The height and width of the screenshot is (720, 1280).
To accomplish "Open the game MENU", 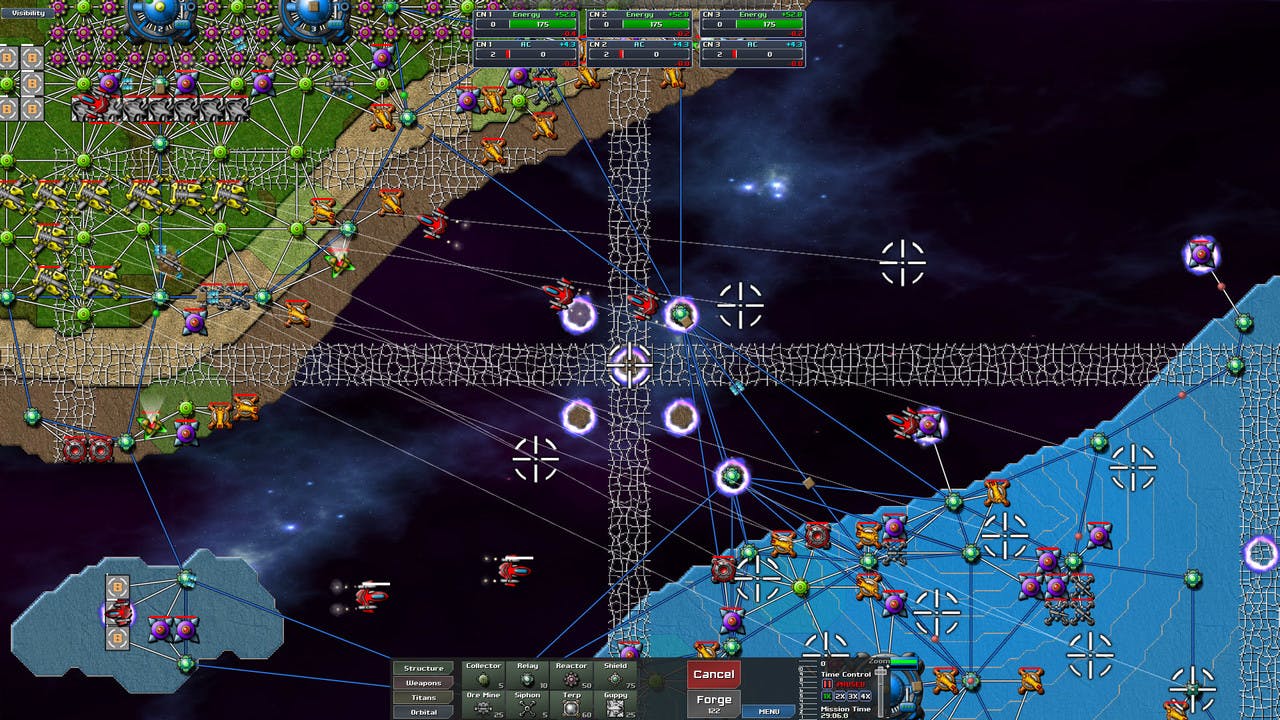I will point(768,711).
